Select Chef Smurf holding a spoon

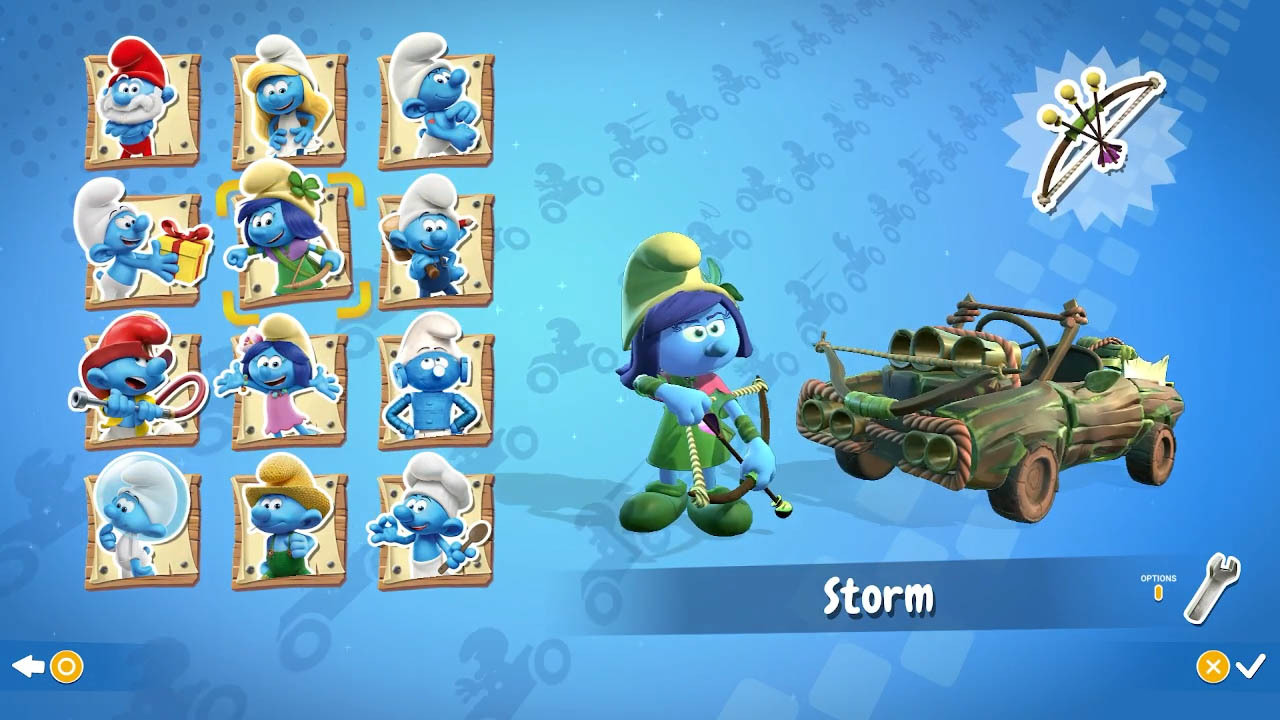coord(435,526)
